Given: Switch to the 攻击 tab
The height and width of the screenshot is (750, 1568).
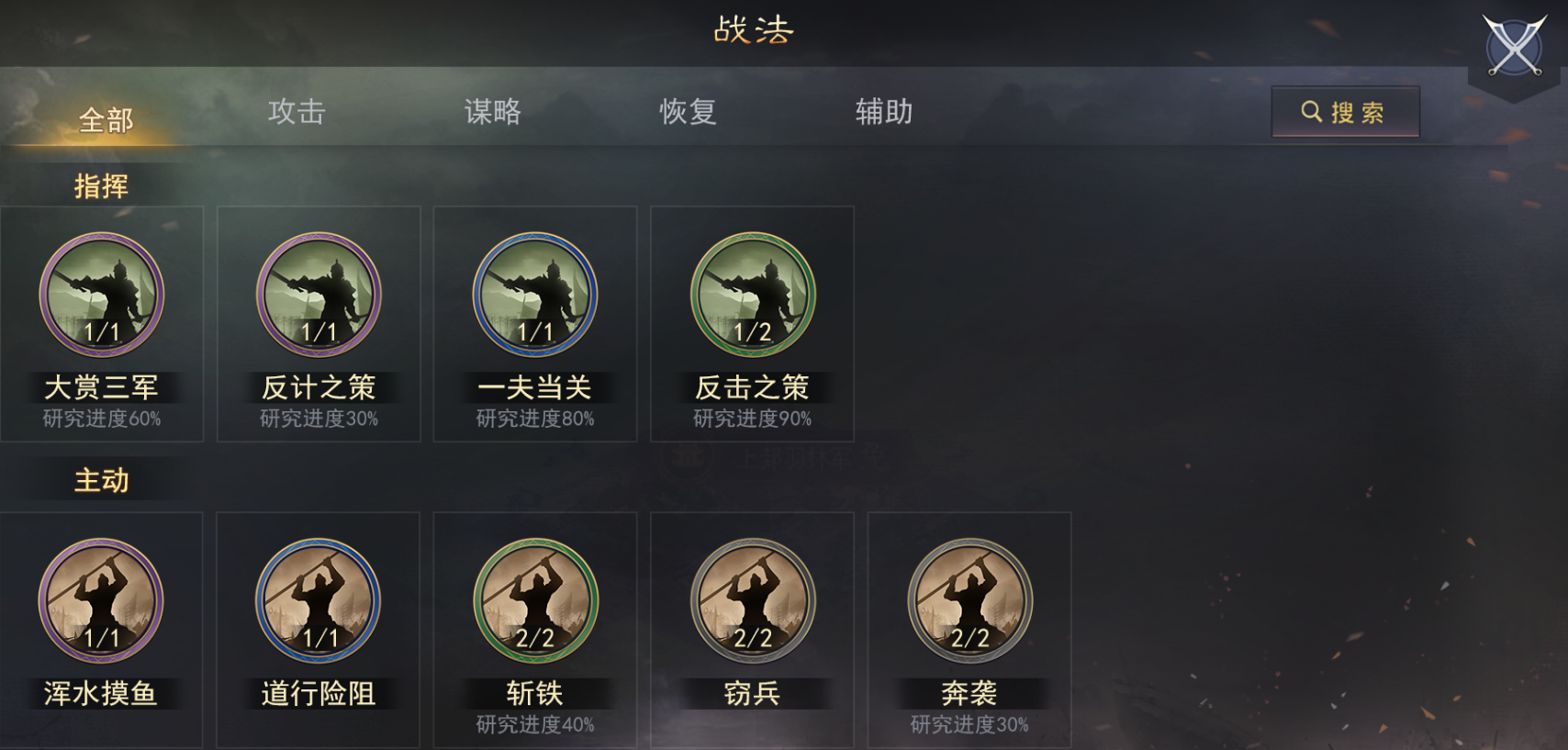Looking at the screenshot, I should click(x=294, y=112).
